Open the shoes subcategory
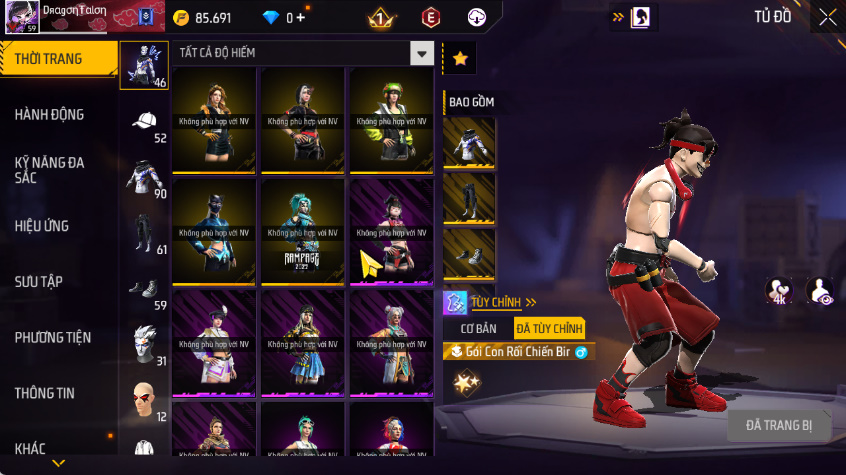846x475 pixels. point(144,290)
